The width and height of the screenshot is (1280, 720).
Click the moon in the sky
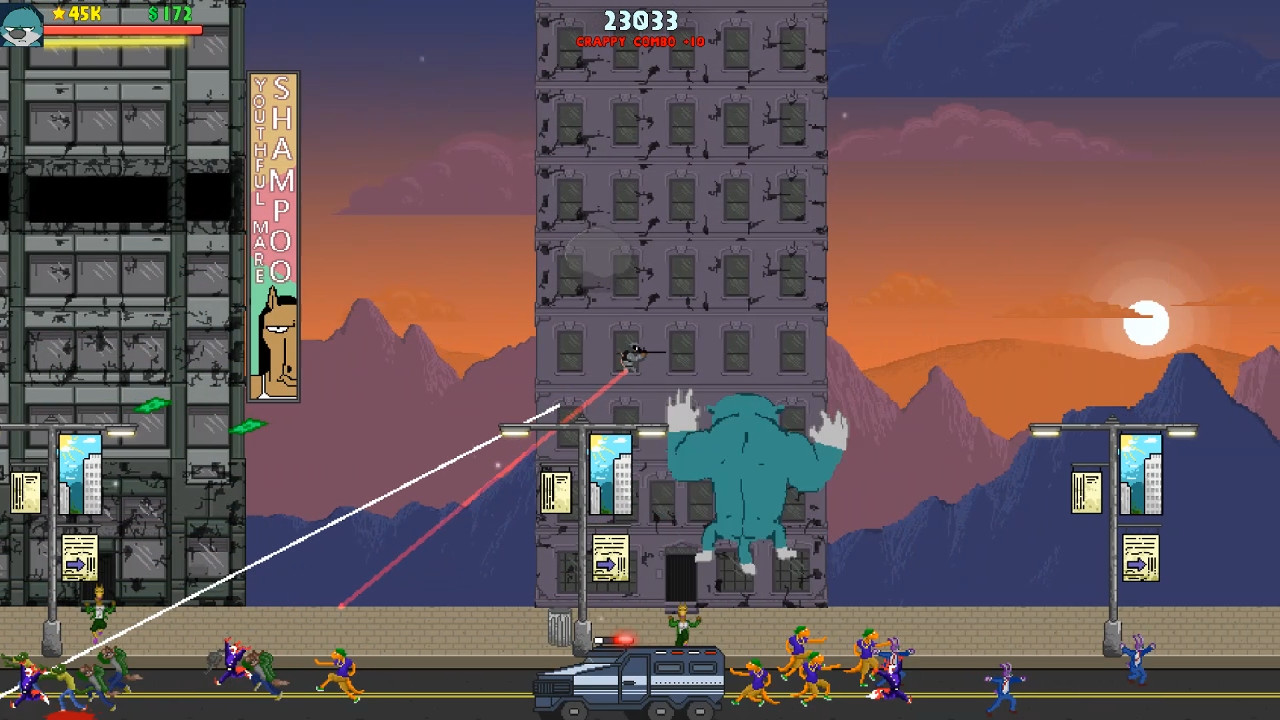point(1146,320)
